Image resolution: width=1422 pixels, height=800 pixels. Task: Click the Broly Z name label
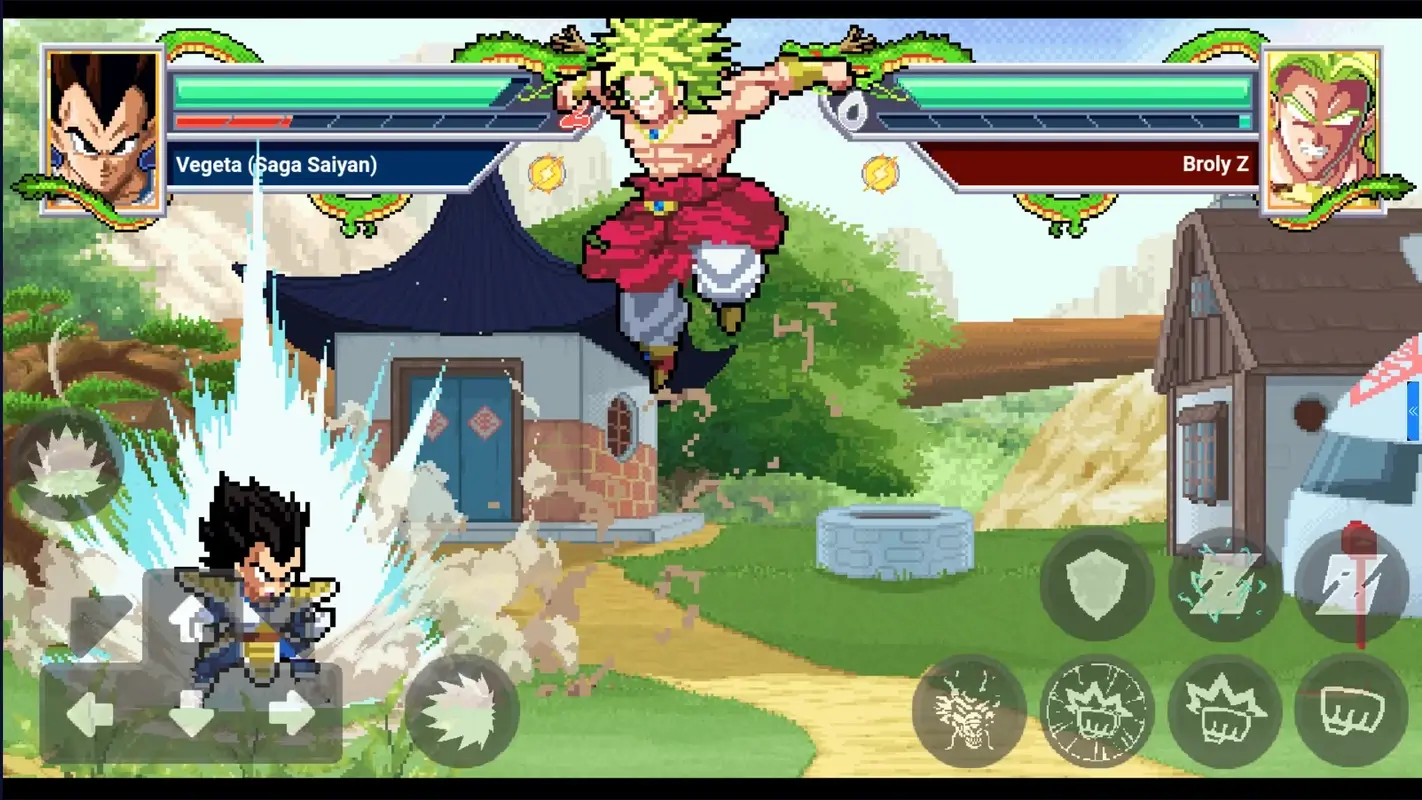pyautogui.click(x=1215, y=164)
